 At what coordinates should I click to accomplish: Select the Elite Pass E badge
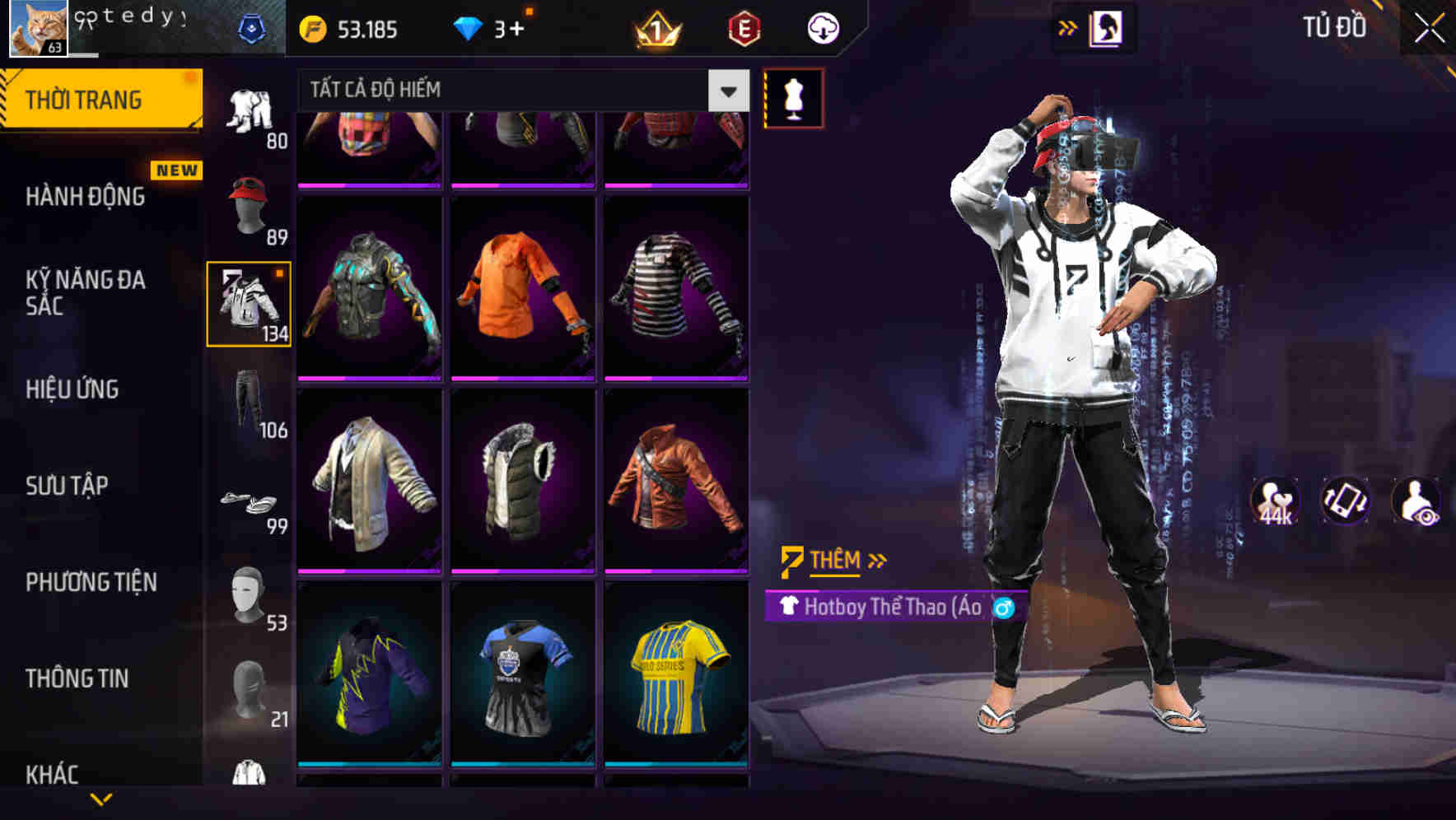(x=740, y=27)
